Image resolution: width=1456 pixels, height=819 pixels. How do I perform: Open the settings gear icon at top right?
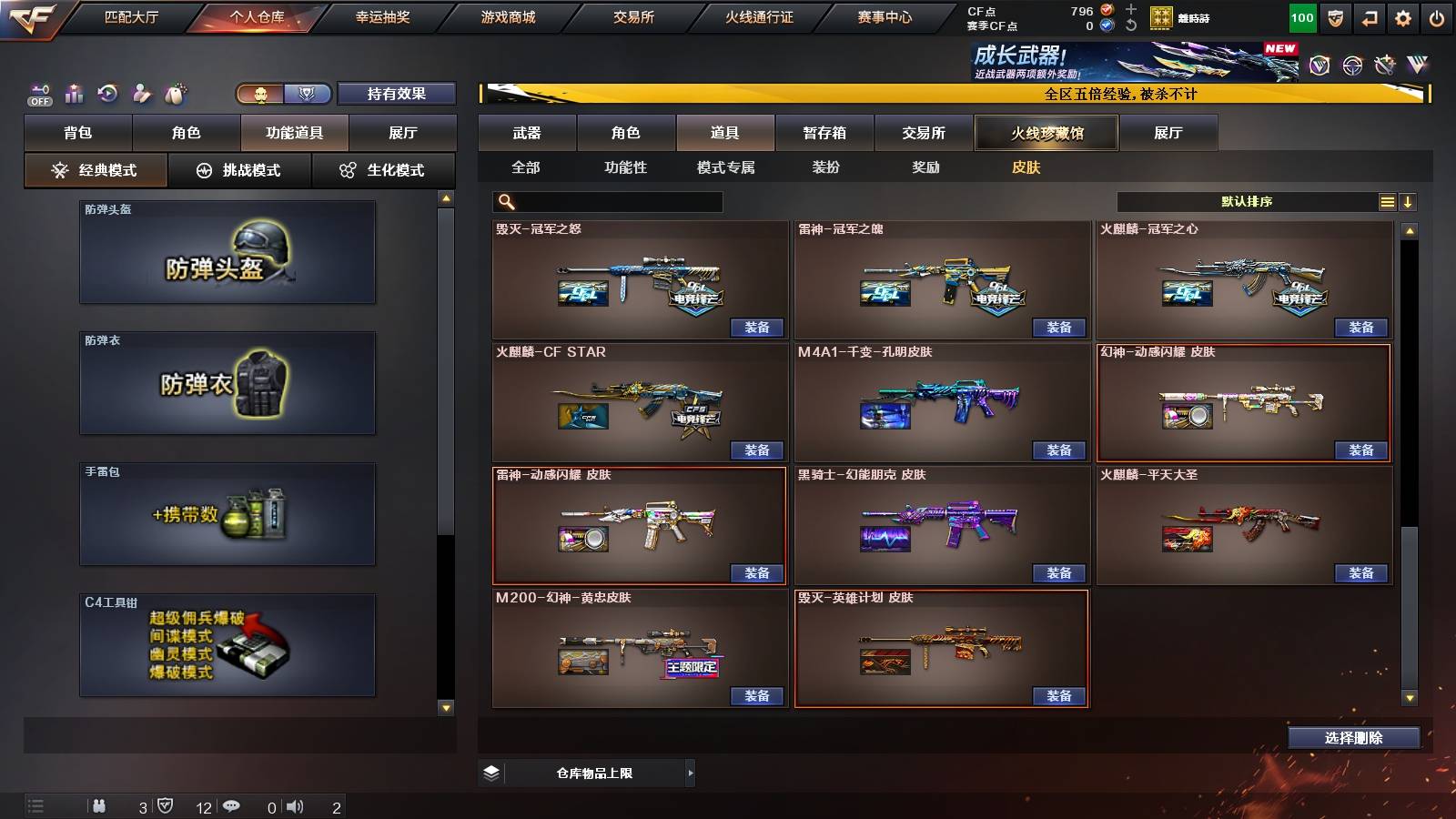(1404, 16)
